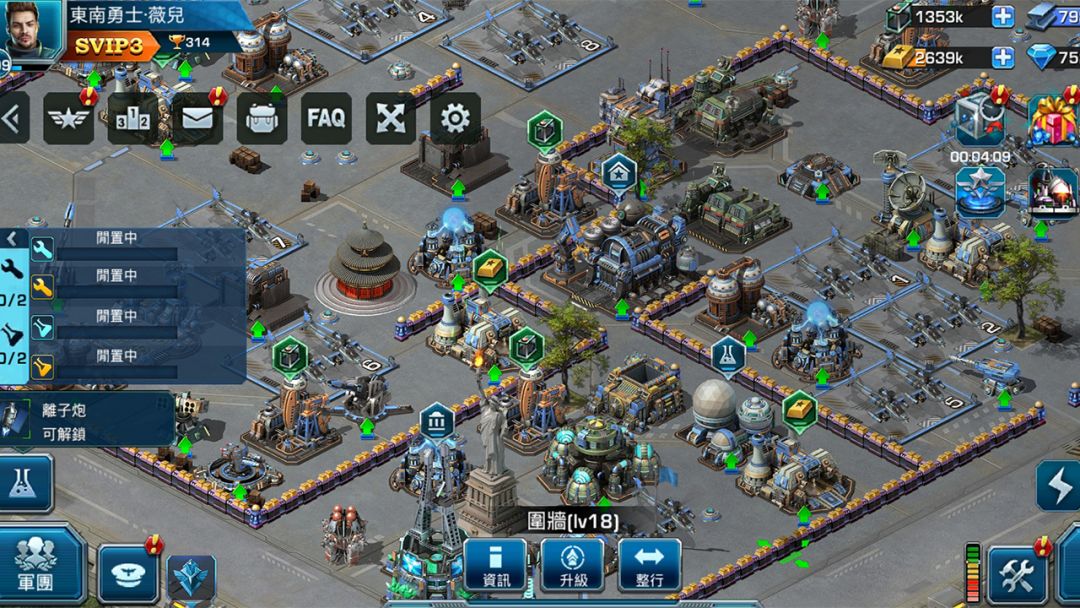The width and height of the screenshot is (1080, 608).
Task: Toggle the fullscreen expand arrows icon
Action: click(390, 119)
